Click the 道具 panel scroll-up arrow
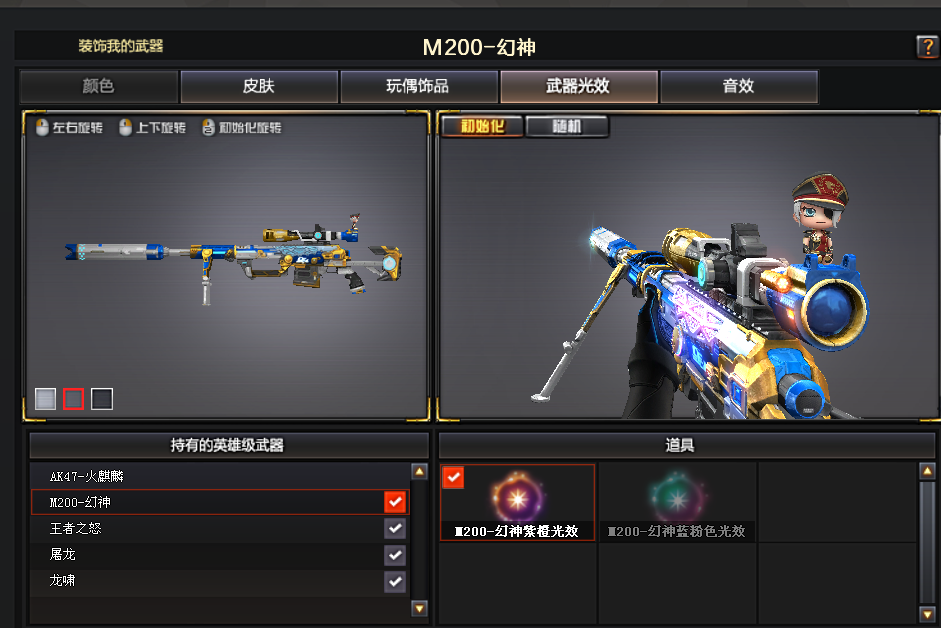 tap(926, 471)
